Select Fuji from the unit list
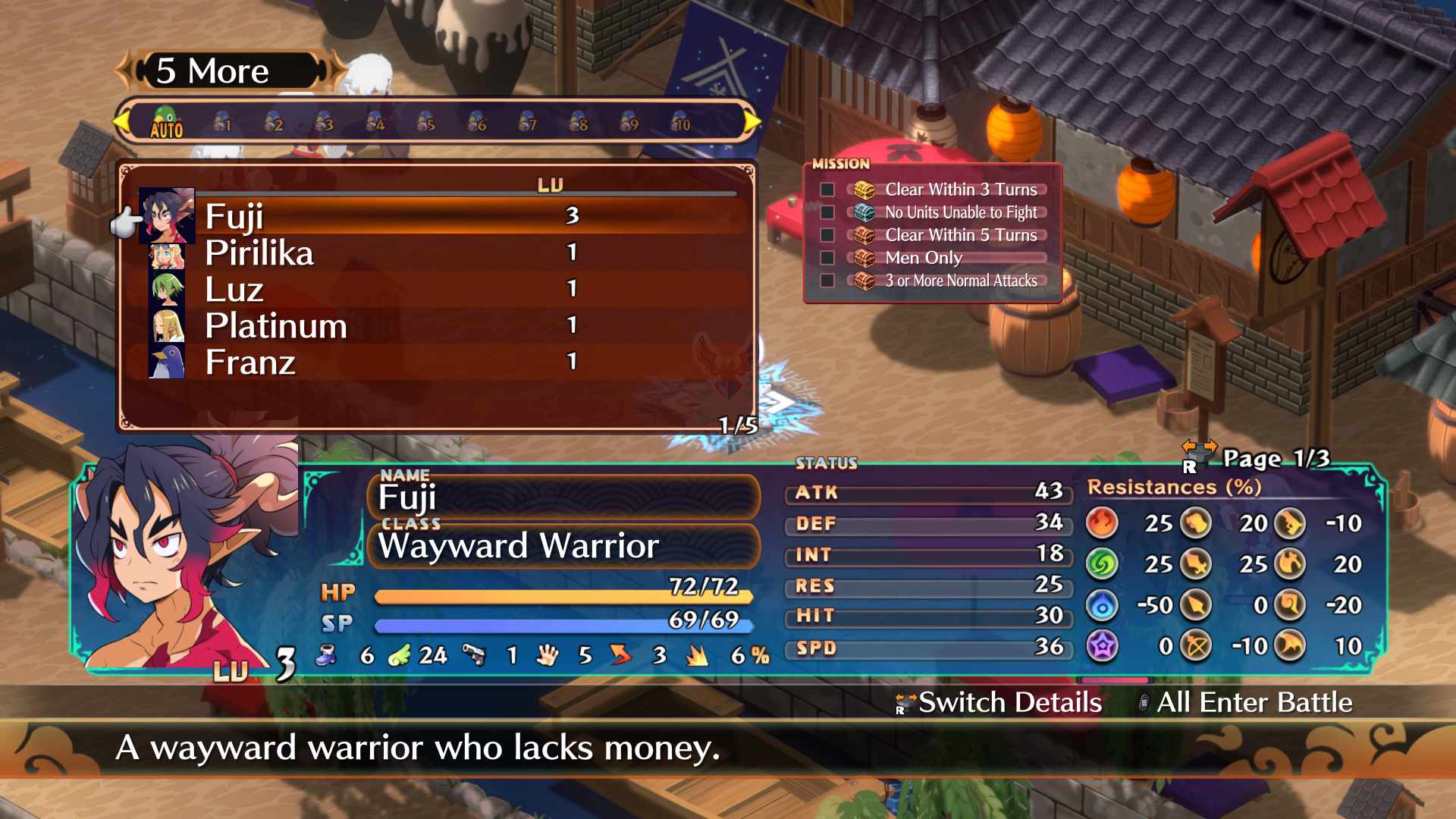 pos(235,217)
